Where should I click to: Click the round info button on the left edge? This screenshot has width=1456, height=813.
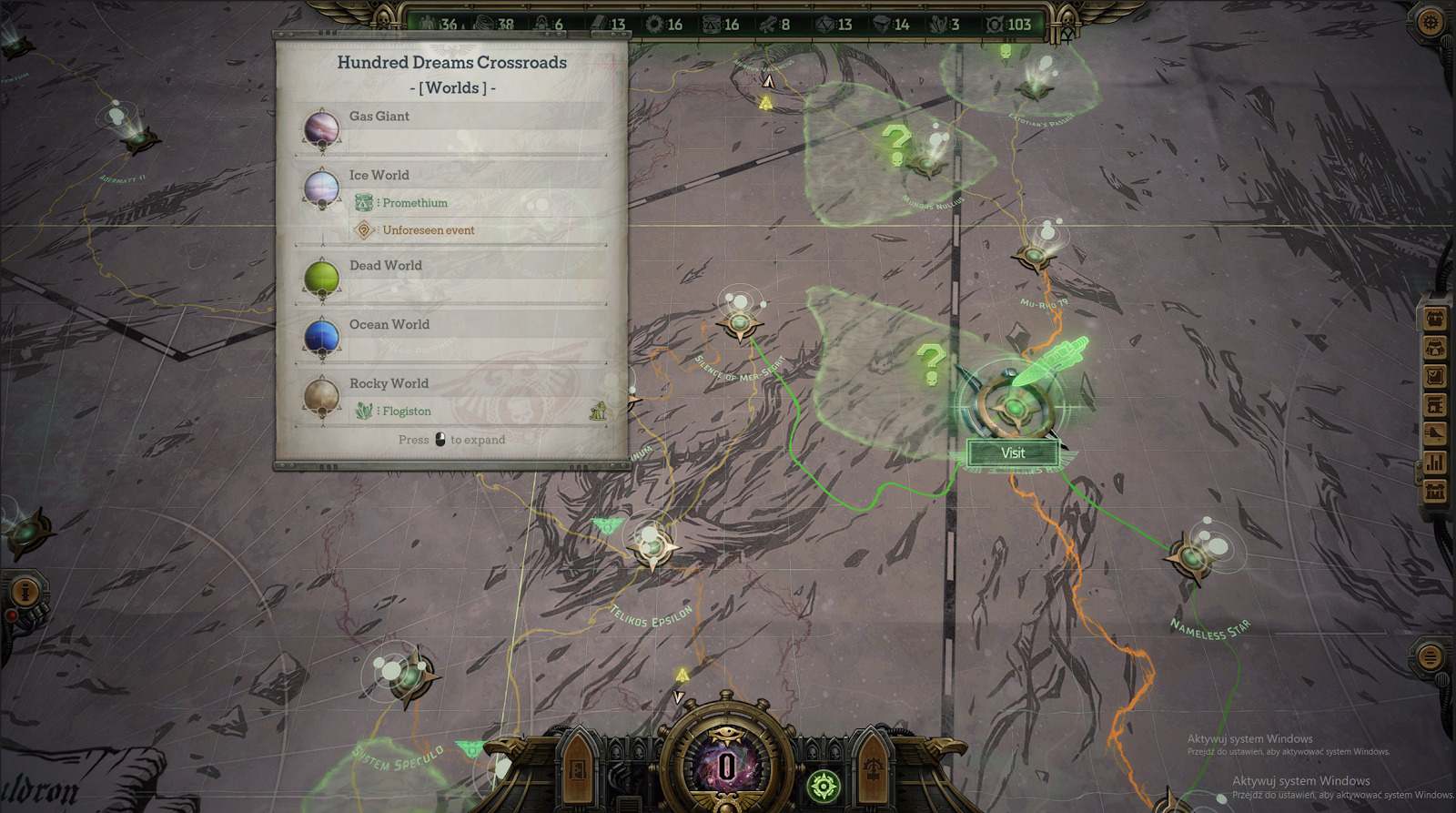tap(25, 593)
